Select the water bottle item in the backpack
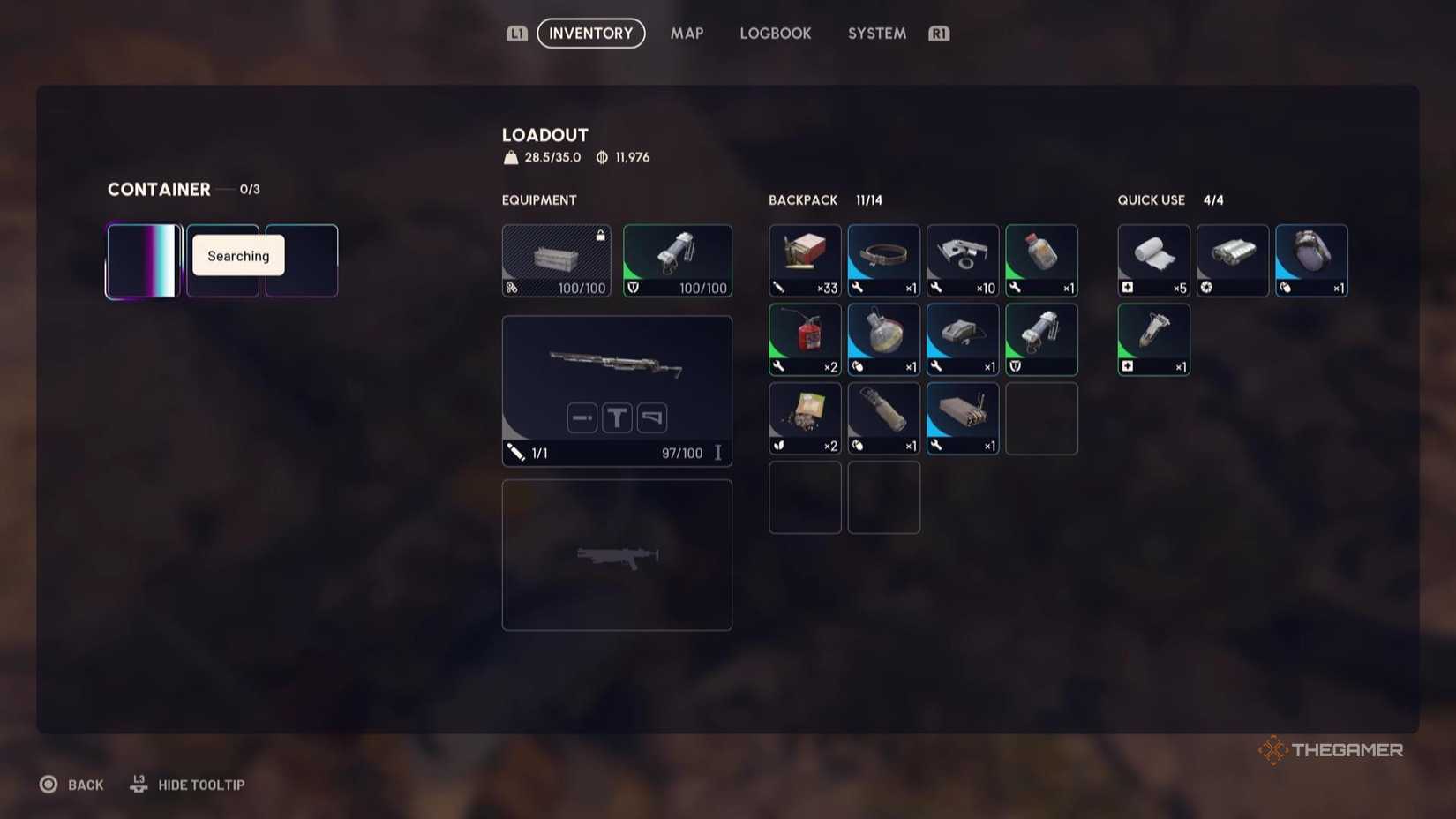 1042,259
